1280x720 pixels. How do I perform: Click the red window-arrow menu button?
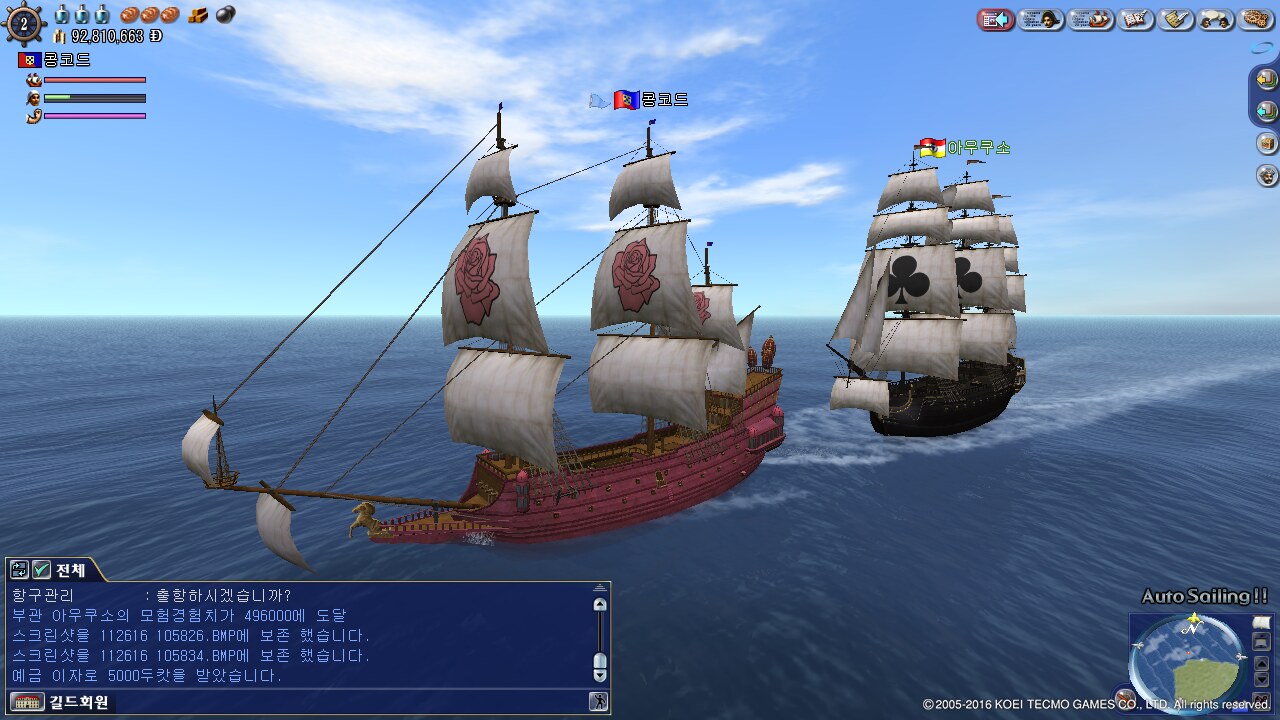[996, 19]
